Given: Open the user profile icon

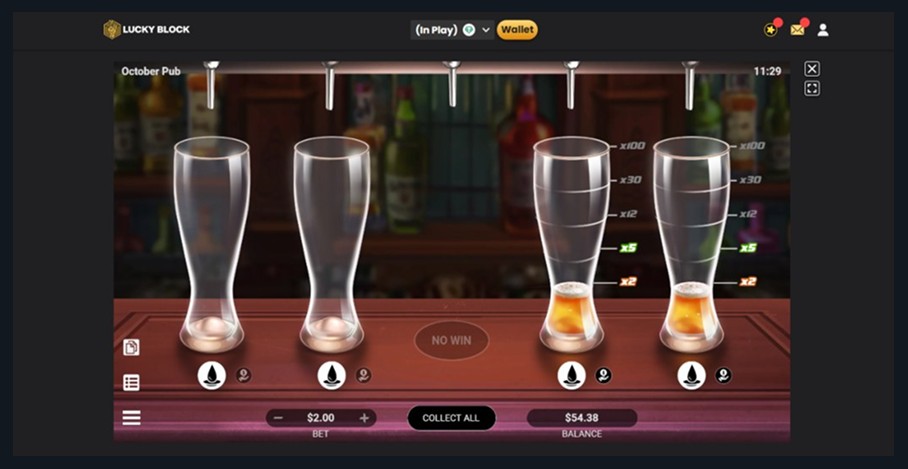Looking at the screenshot, I should [x=823, y=30].
